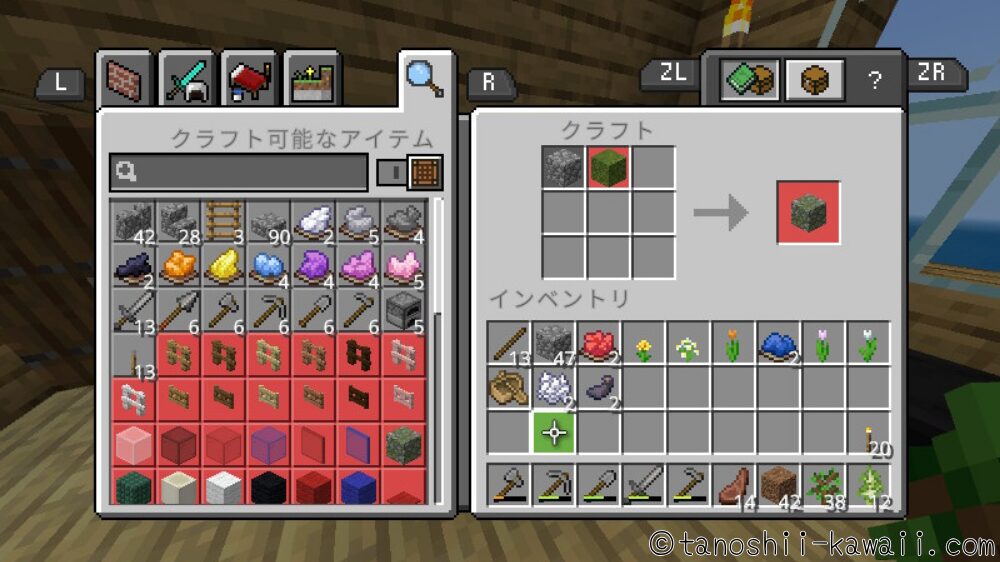Open the question mark help button
1000x562 pixels.
[875, 80]
